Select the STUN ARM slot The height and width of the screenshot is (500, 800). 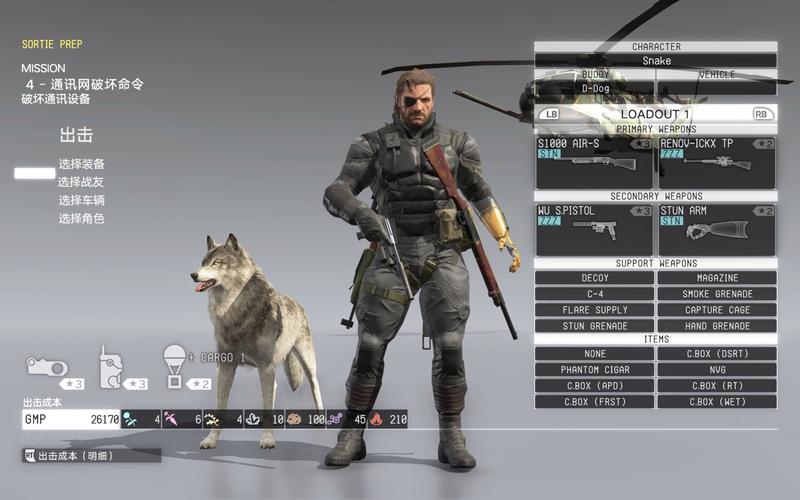(x=717, y=230)
